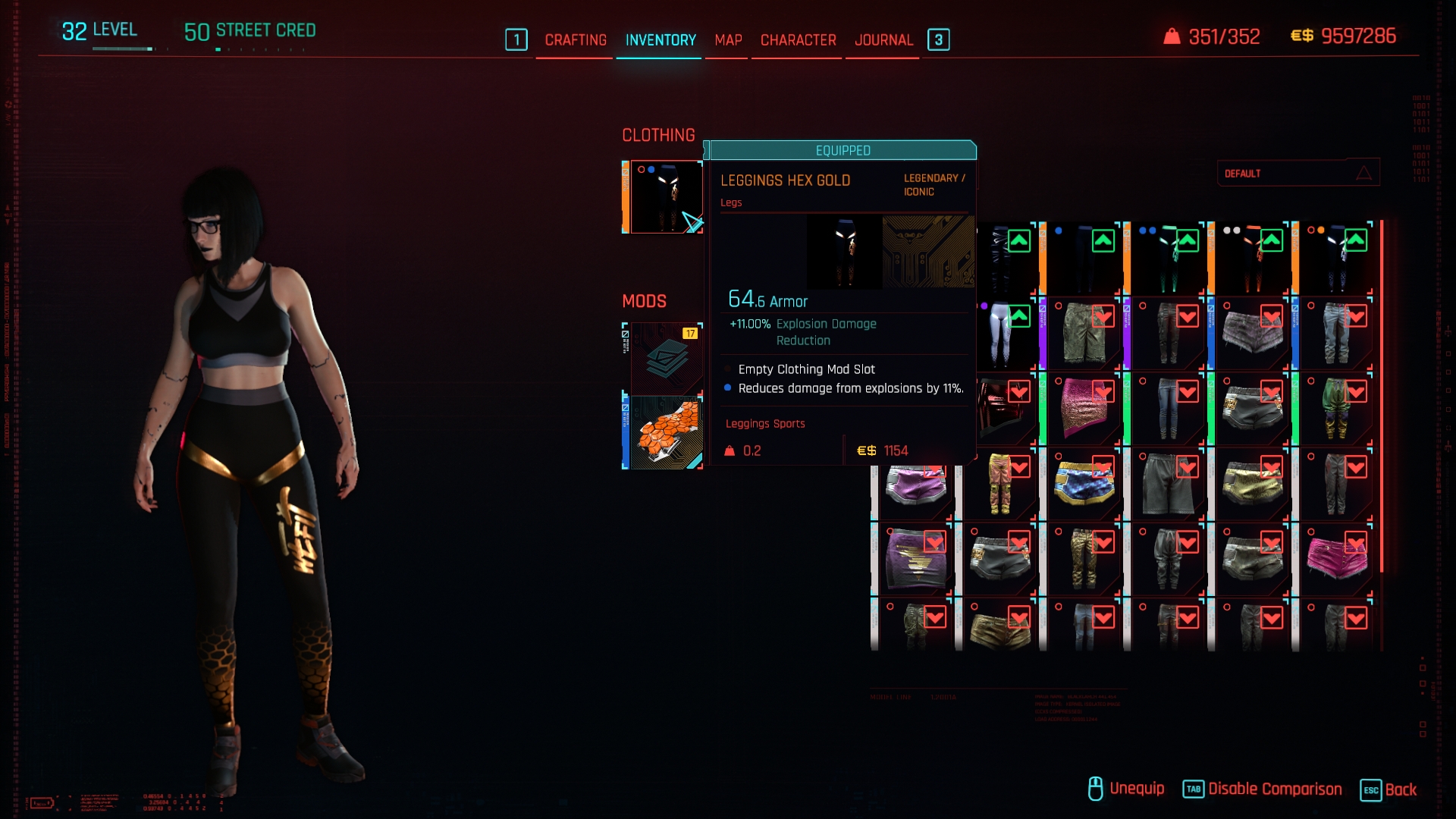
Task: Select the purple skirt with gold triangle
Action: click(915, 558)
